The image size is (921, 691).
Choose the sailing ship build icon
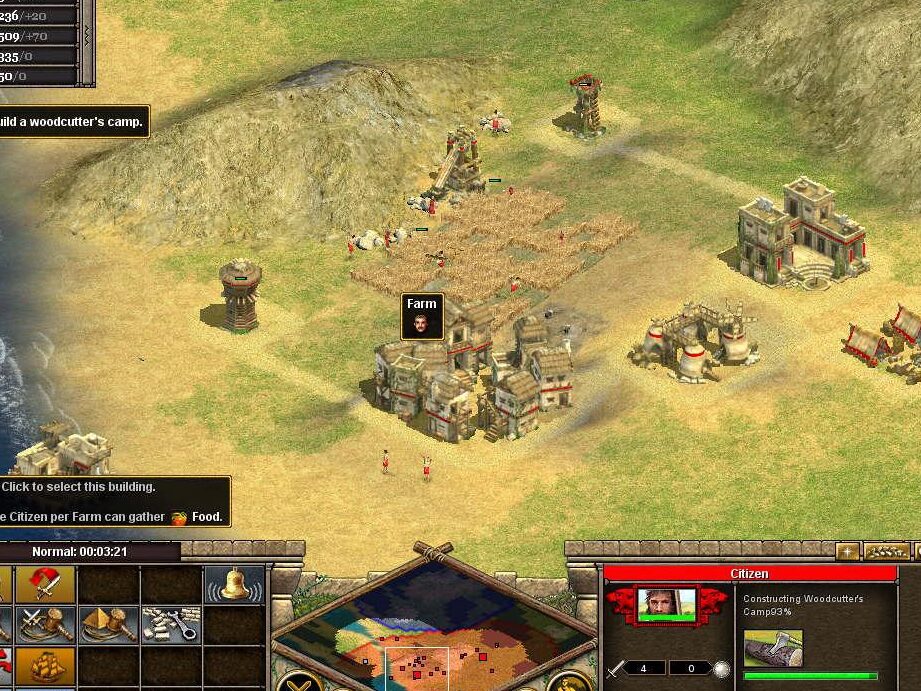tap(45, 665)
